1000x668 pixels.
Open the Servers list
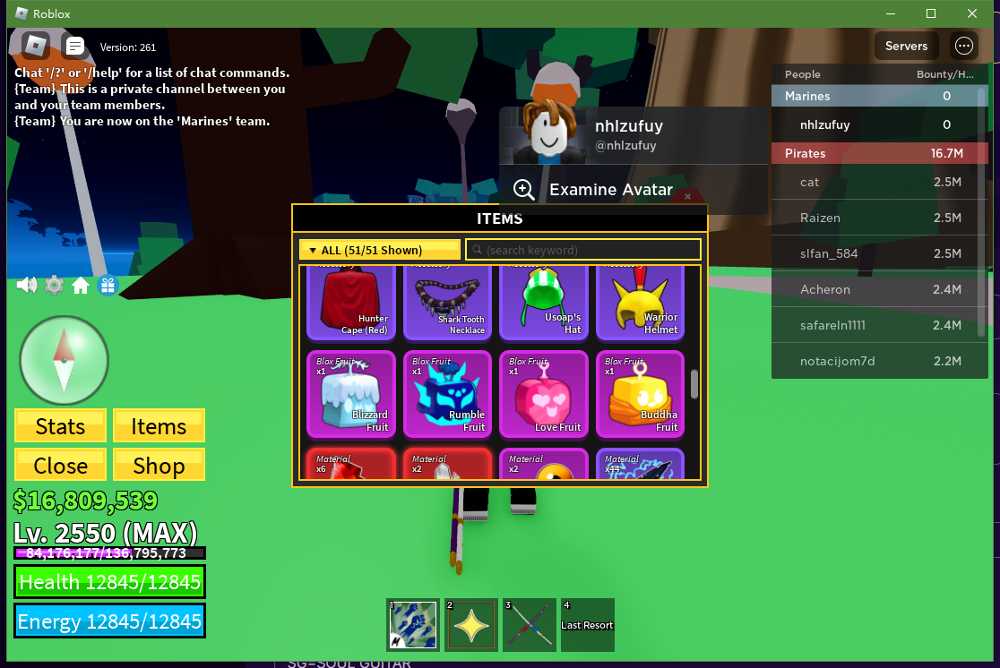906,46
